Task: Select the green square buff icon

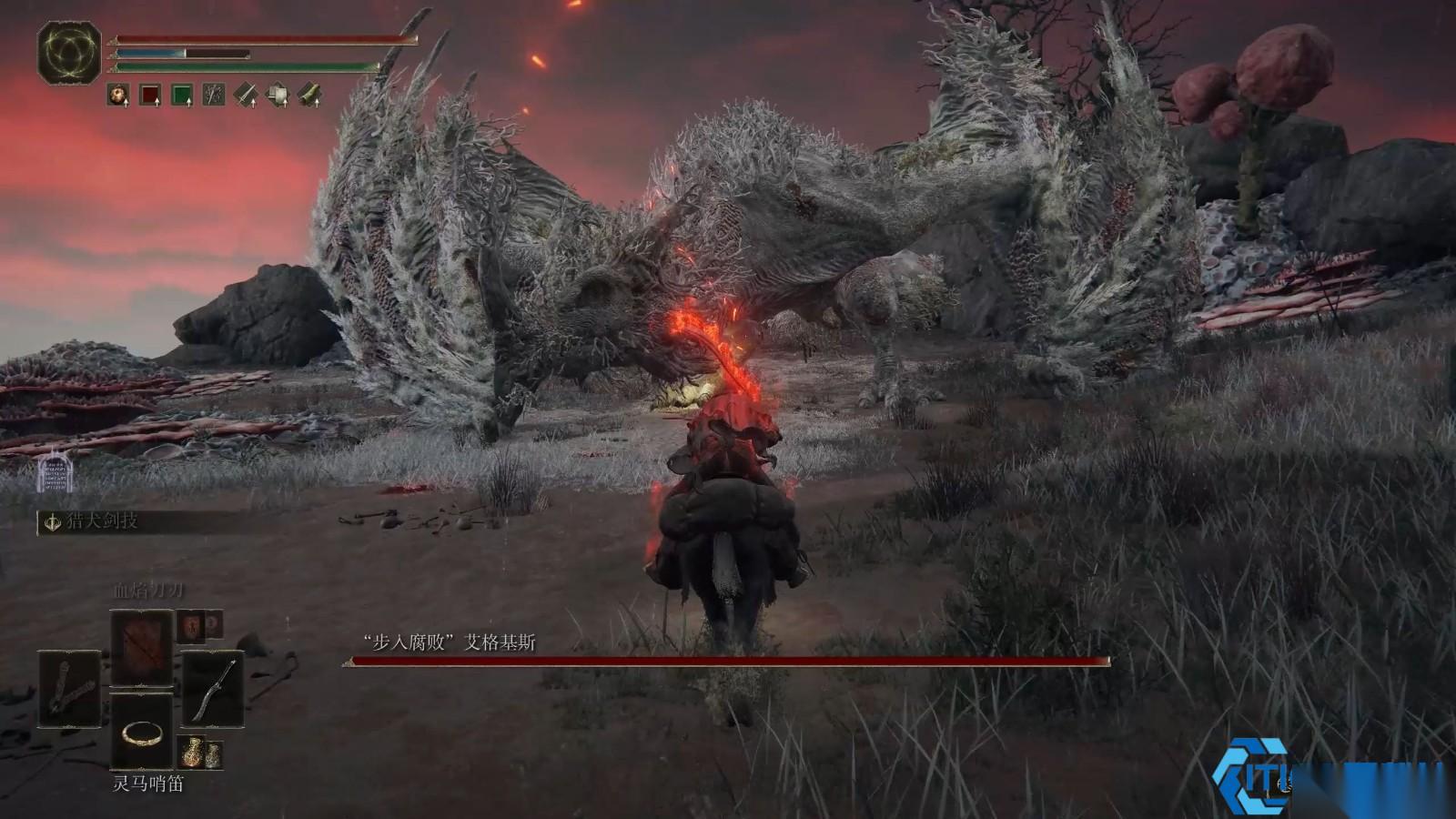Action: point(182,94)
